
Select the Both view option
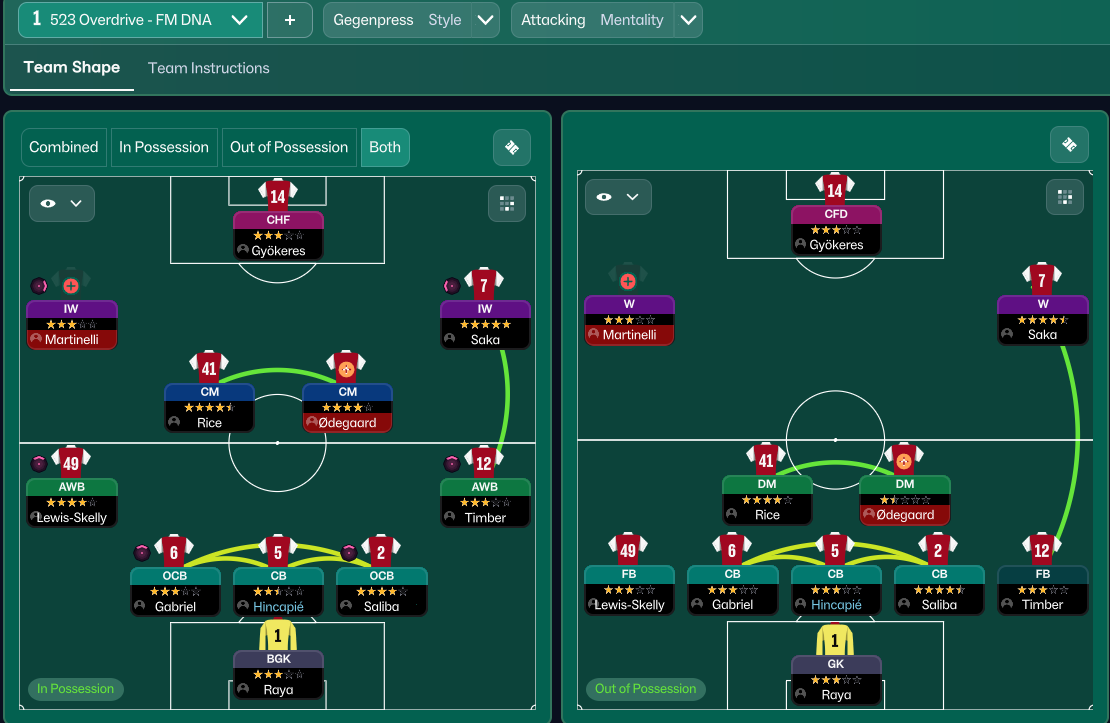(x=385, y=147)
